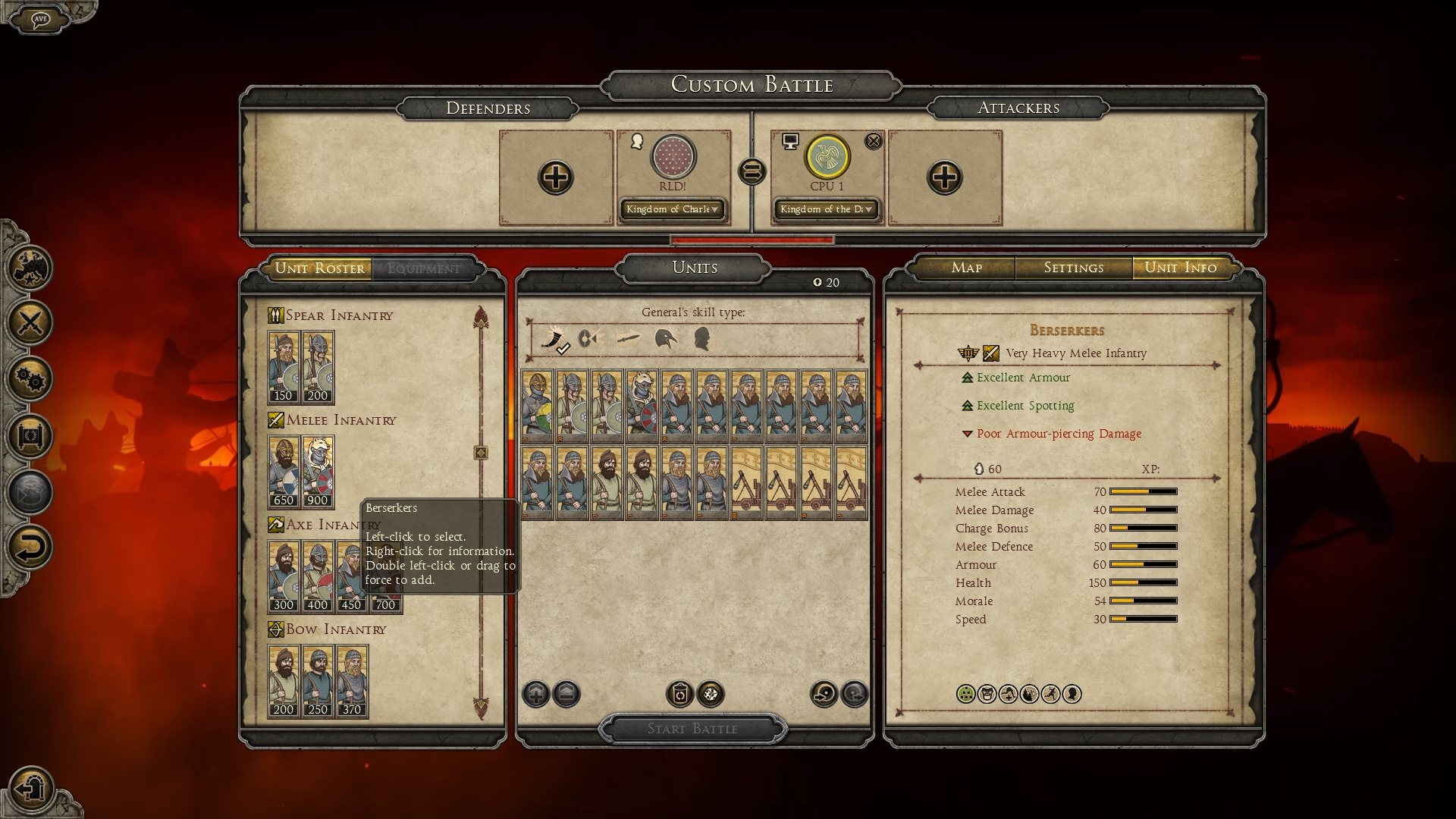Open the chat speech bubble icon

click(x=41, y=19)
